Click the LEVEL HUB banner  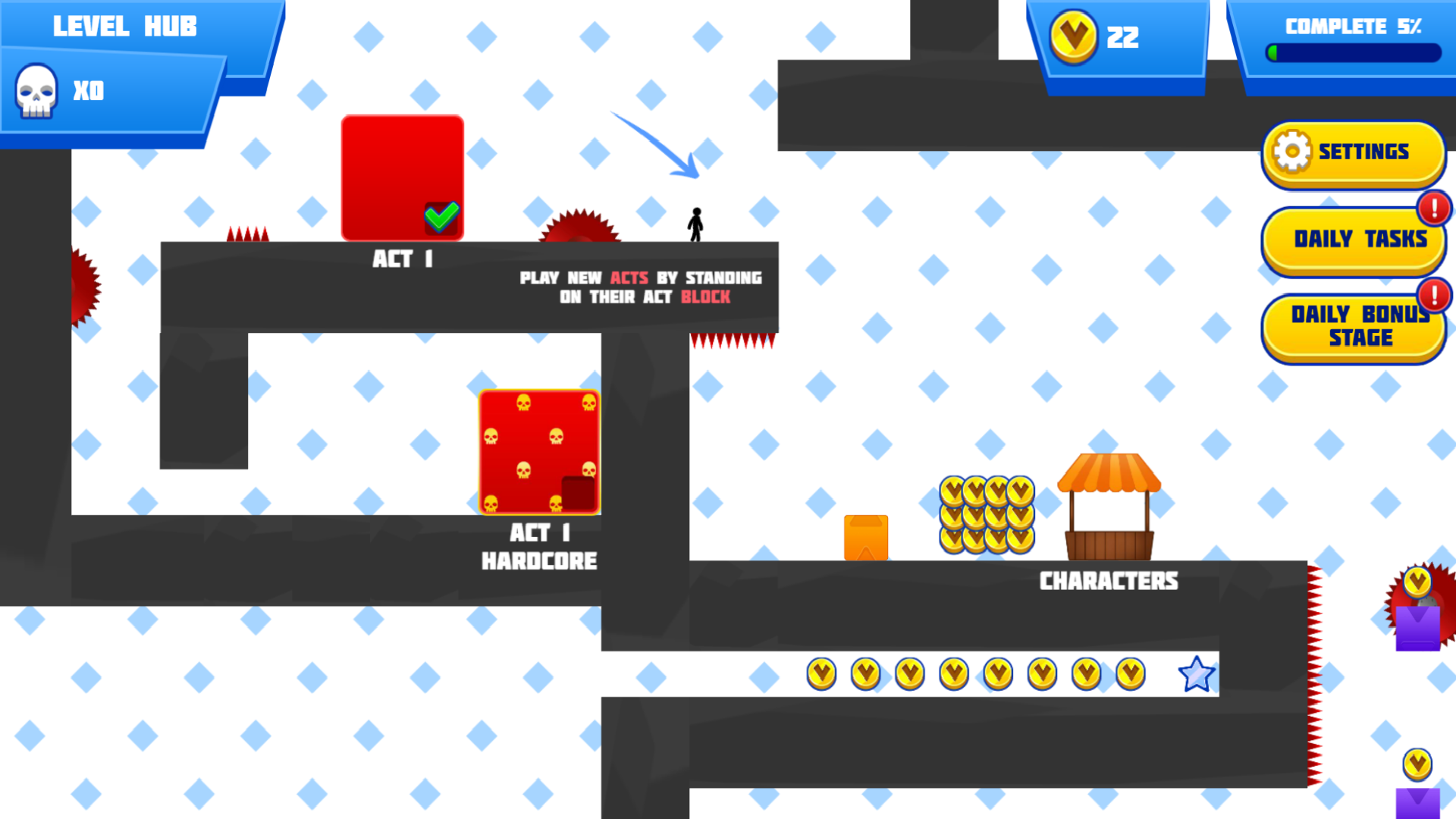[x=125, y=27]
